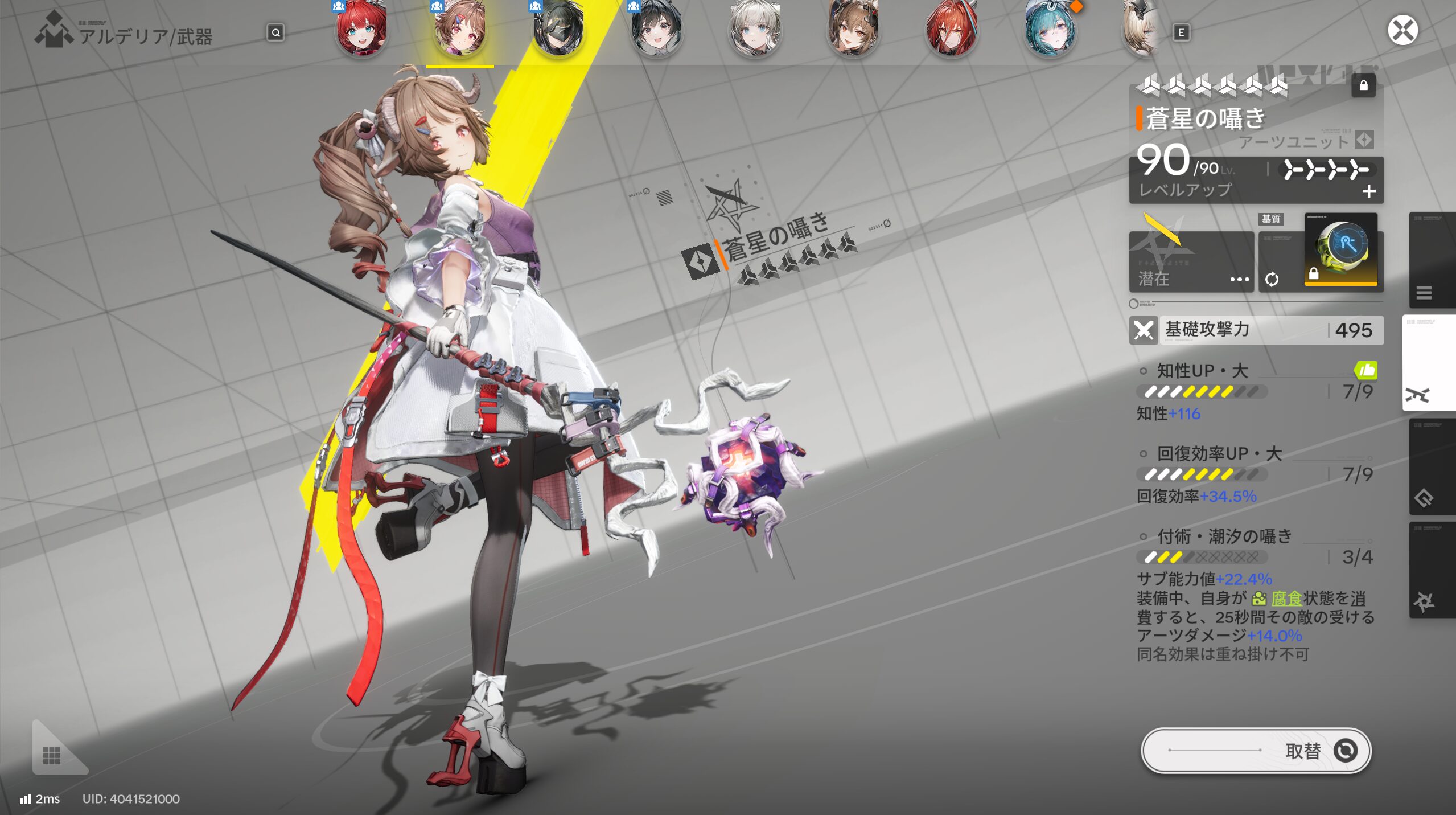Screen dimensions: 1456x815
Task: Select the red-haired girl with blue eyes portrait
Action: tap(361, 28)
